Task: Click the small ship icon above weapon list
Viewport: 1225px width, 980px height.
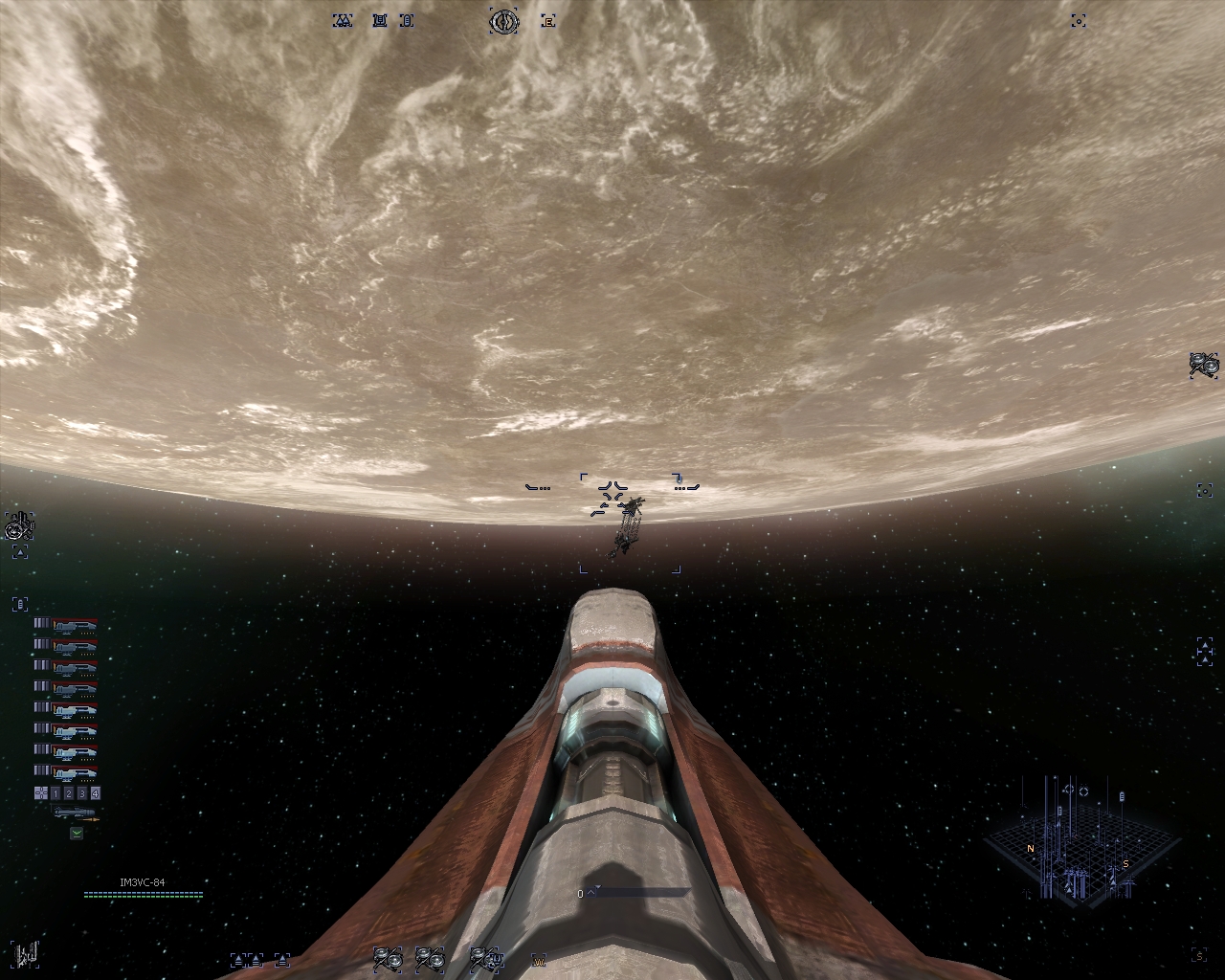Action: (20, 604)
